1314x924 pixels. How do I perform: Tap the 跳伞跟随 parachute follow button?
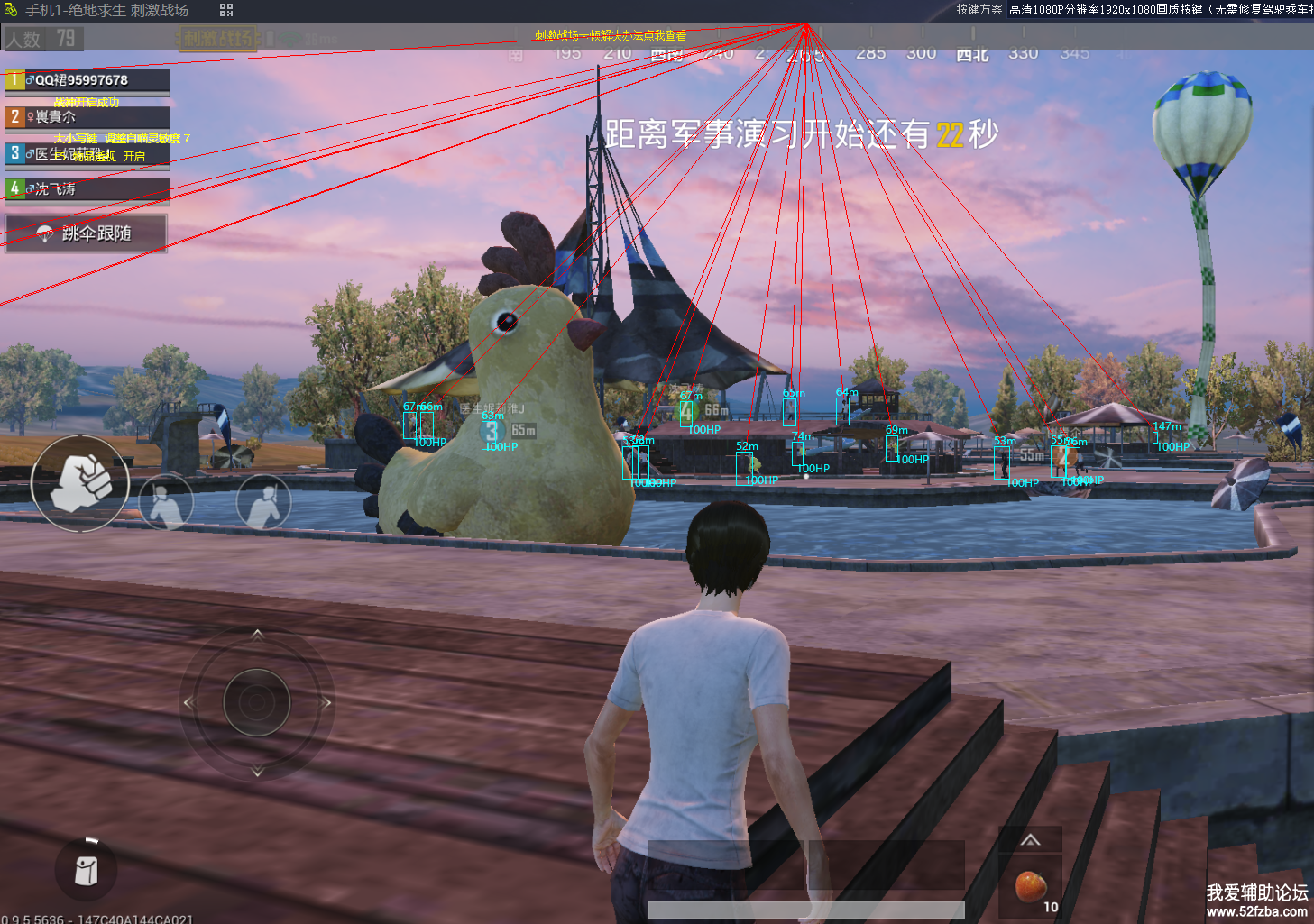click(86, 233)
